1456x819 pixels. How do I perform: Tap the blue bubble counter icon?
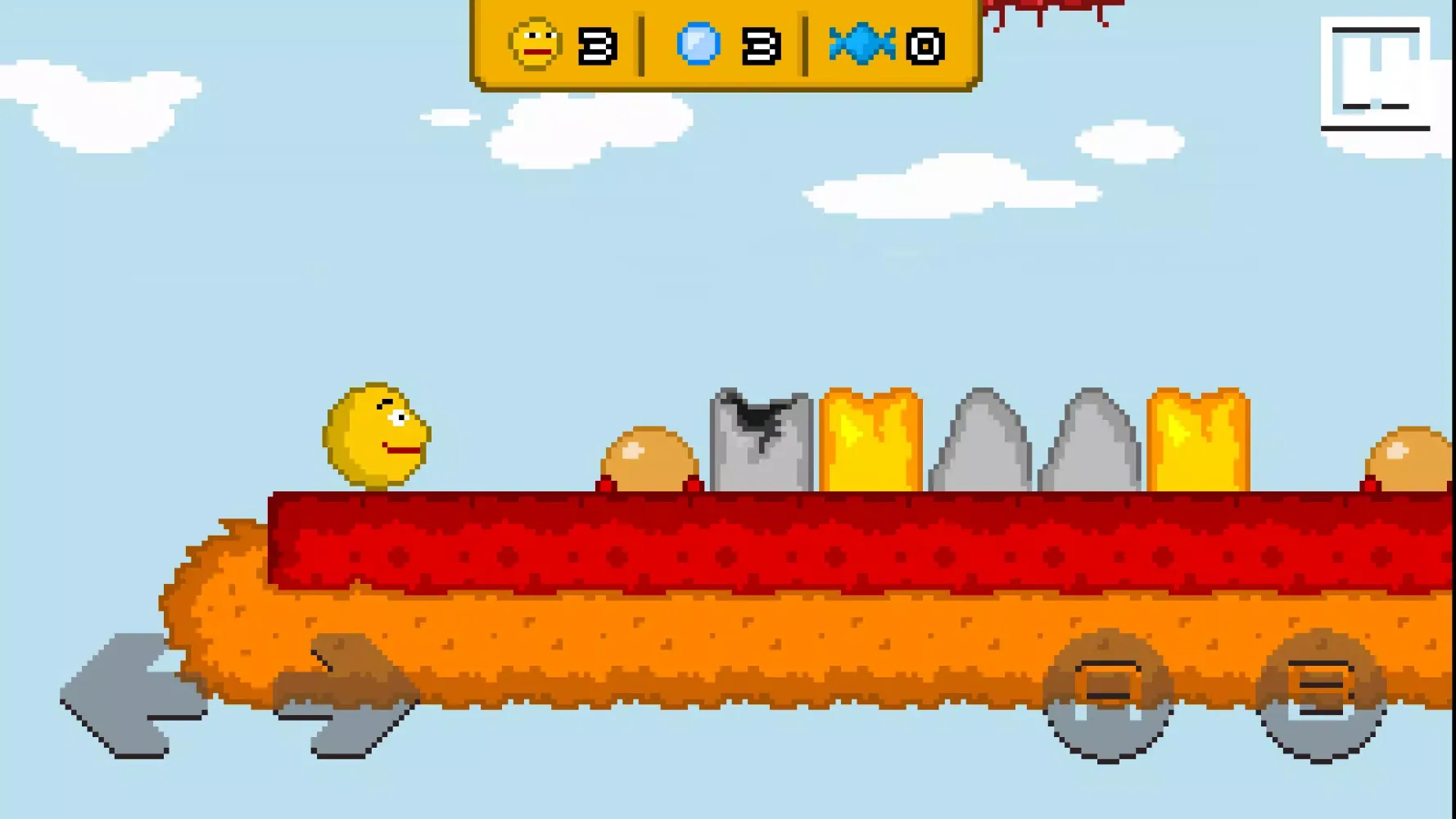click(698, 45)
